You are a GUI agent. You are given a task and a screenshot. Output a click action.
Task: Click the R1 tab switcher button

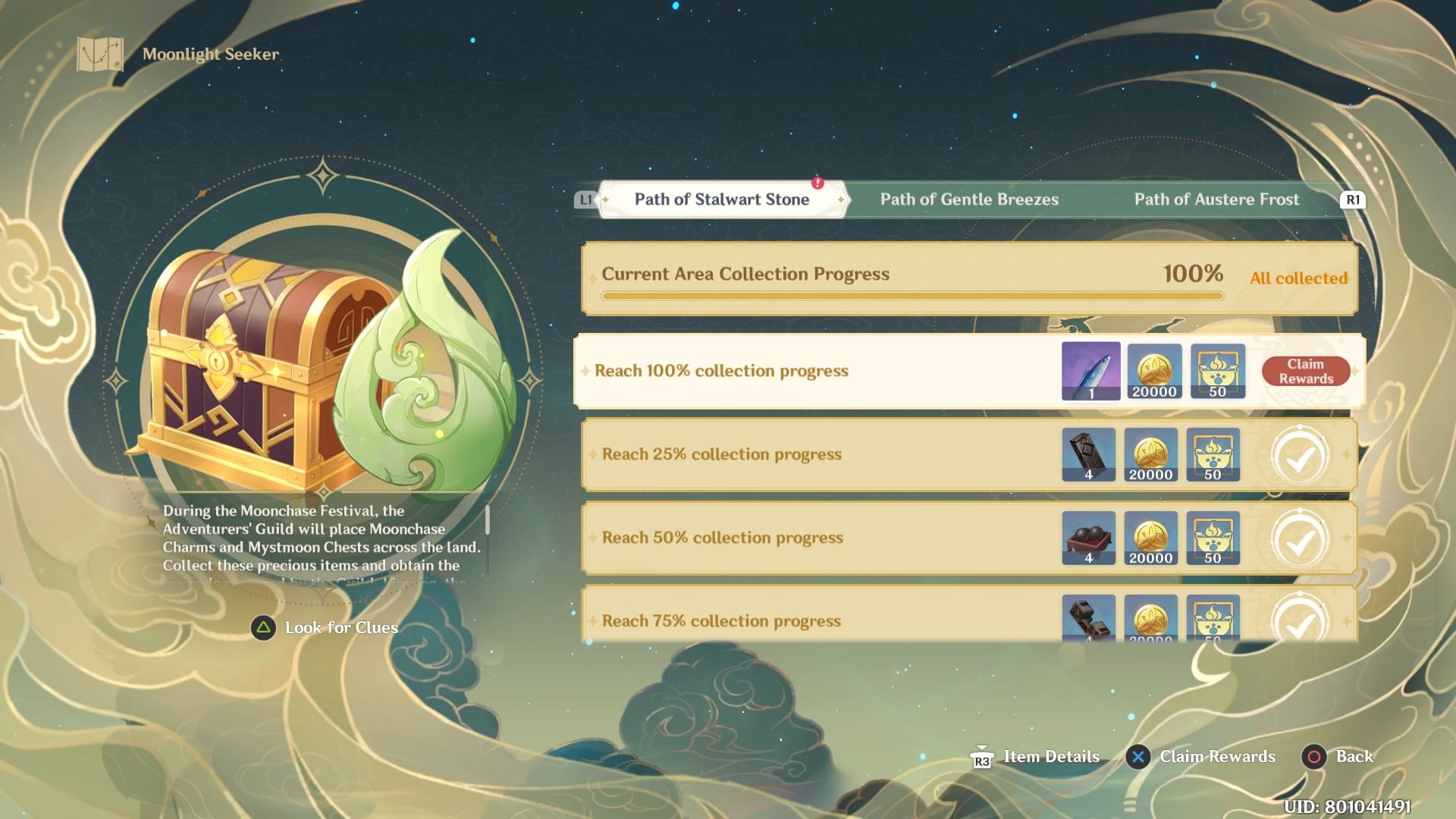(x=1351, y=199)
